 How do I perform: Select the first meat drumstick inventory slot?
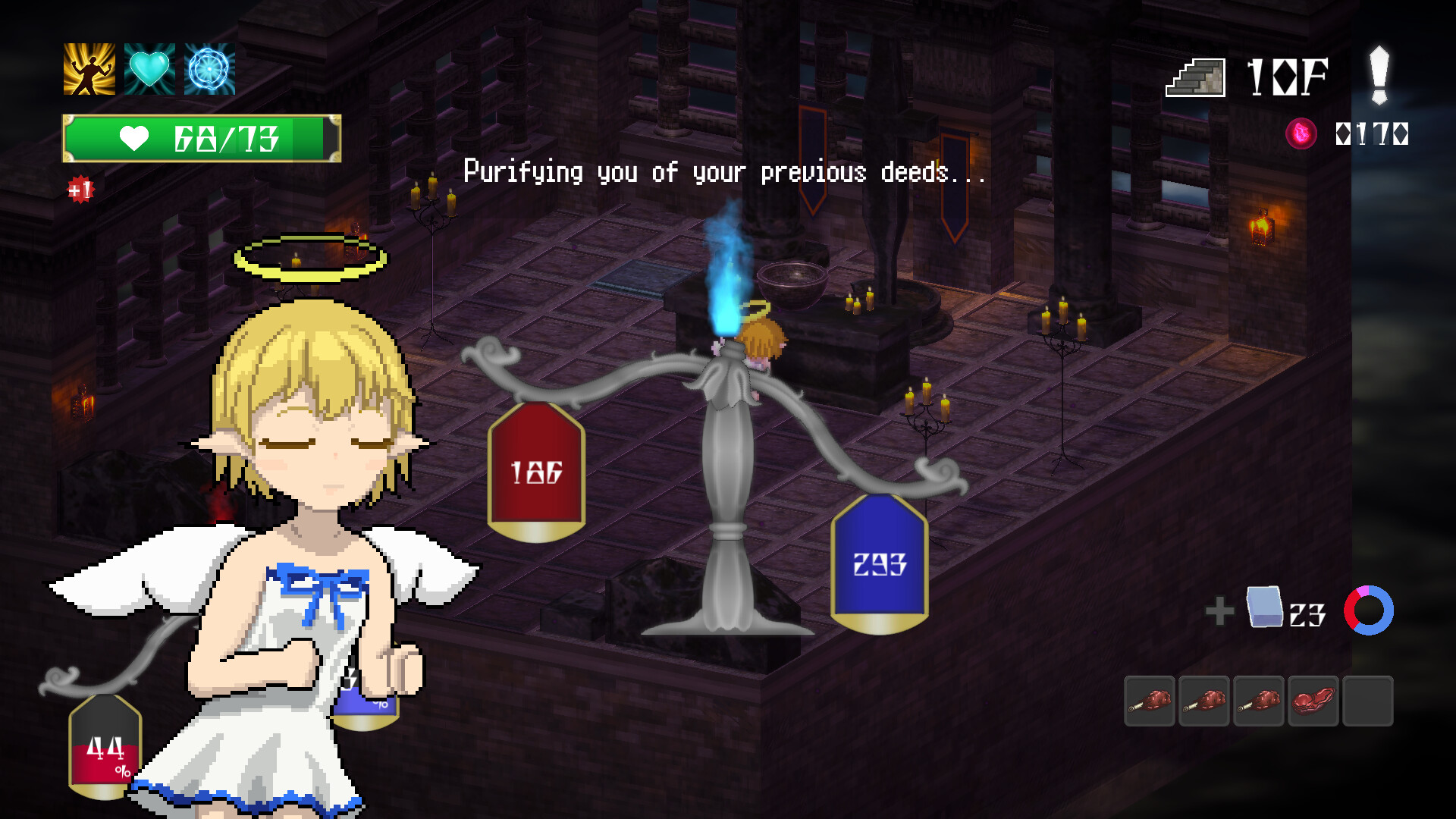click(1150, 700)
